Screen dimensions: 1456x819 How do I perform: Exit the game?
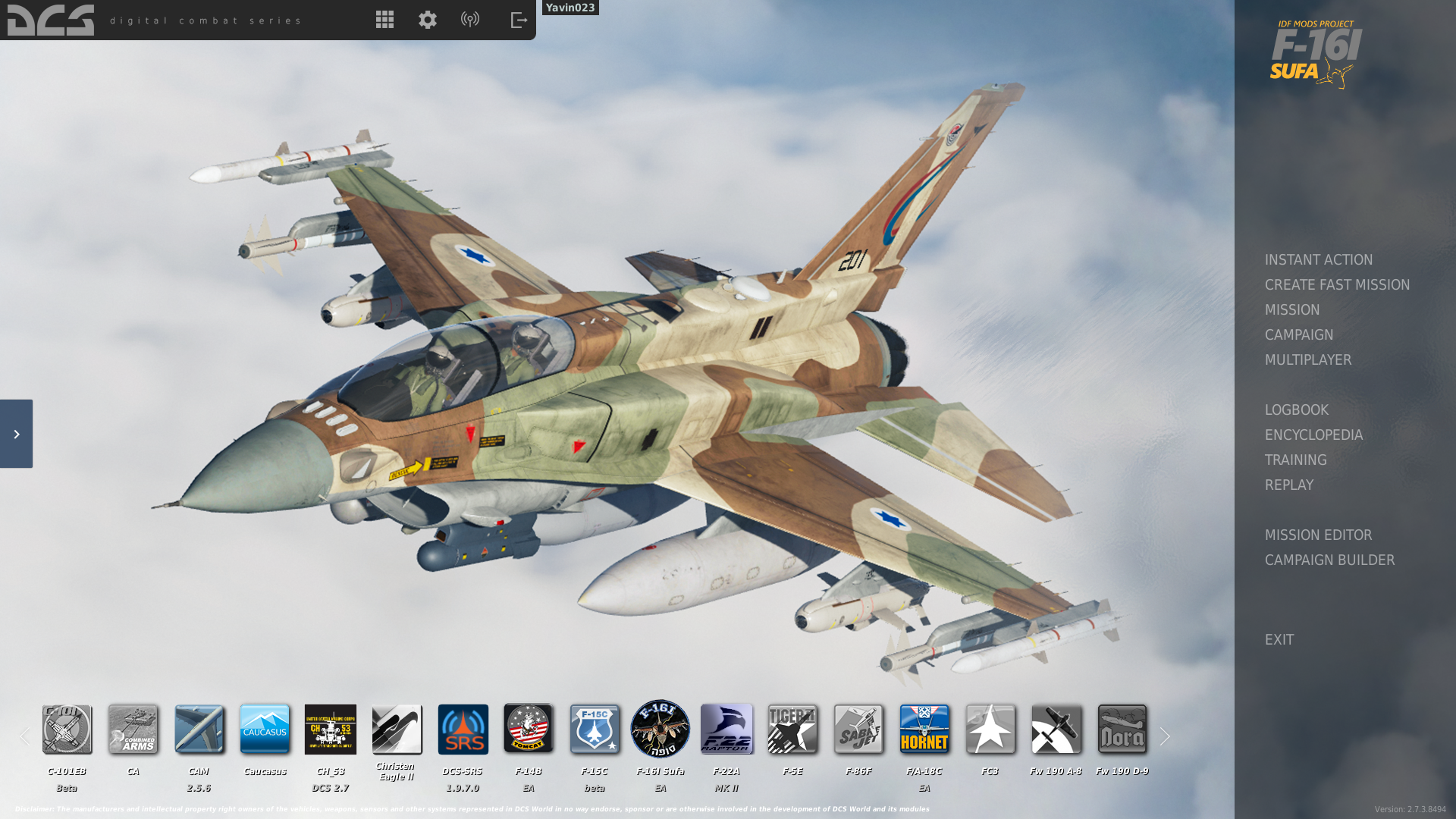click(x=1279, y=639)
